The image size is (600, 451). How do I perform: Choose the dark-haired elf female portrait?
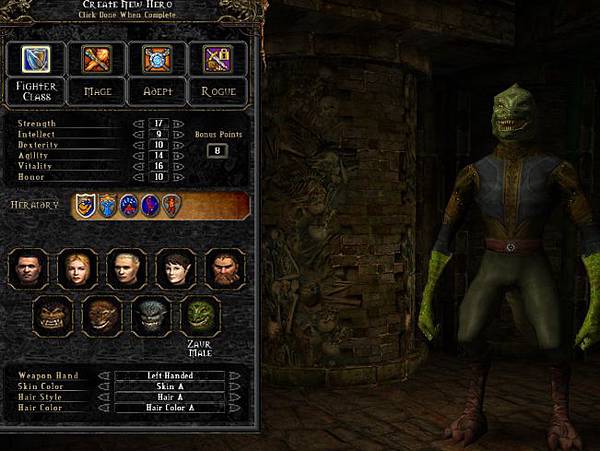pos(176,268)
